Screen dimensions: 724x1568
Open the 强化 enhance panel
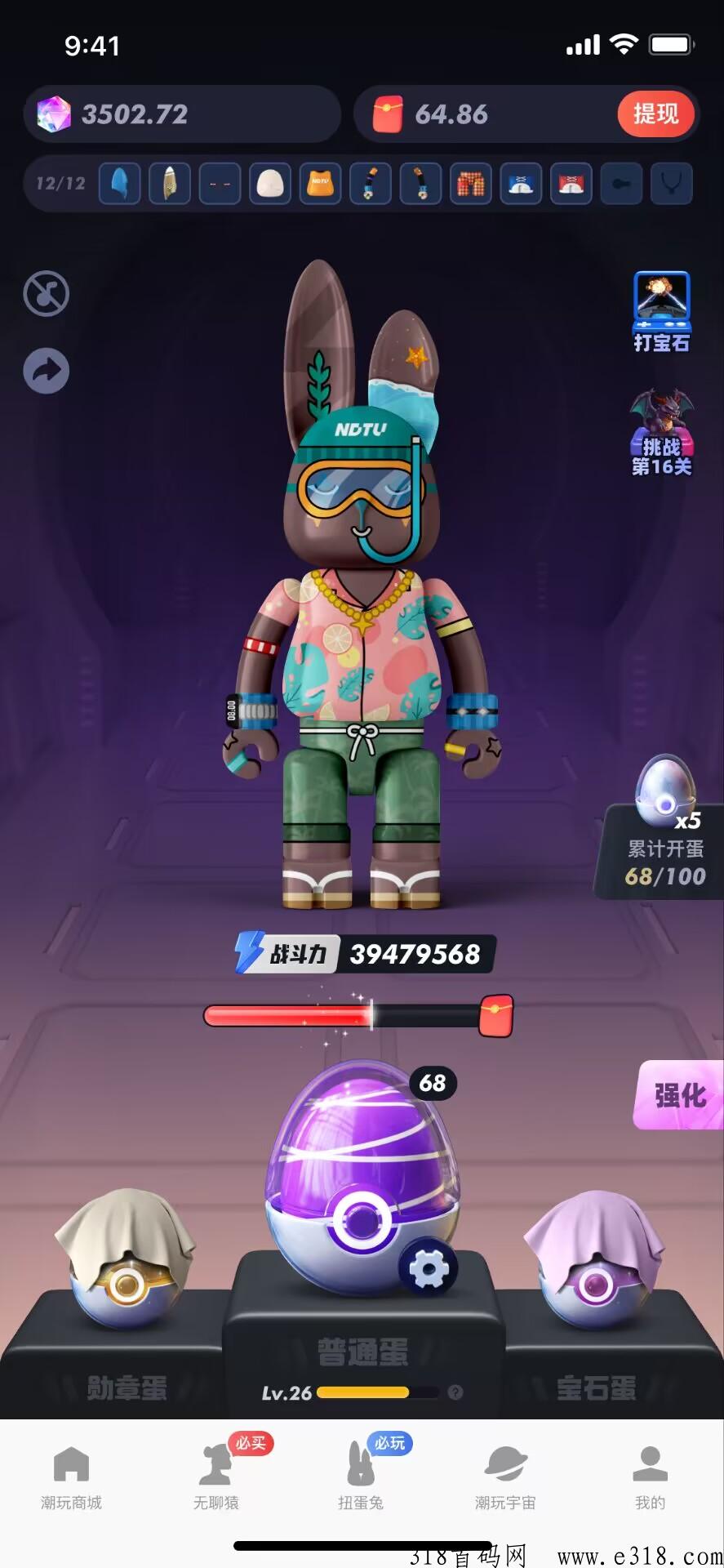click(680, 1095)
